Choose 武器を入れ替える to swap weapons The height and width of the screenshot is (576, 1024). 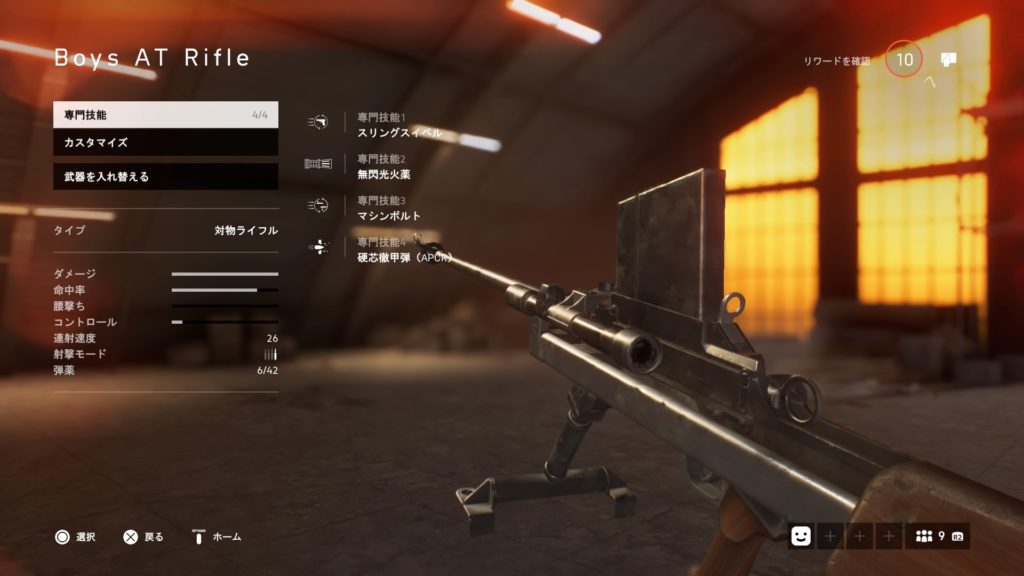coord(165,177)
